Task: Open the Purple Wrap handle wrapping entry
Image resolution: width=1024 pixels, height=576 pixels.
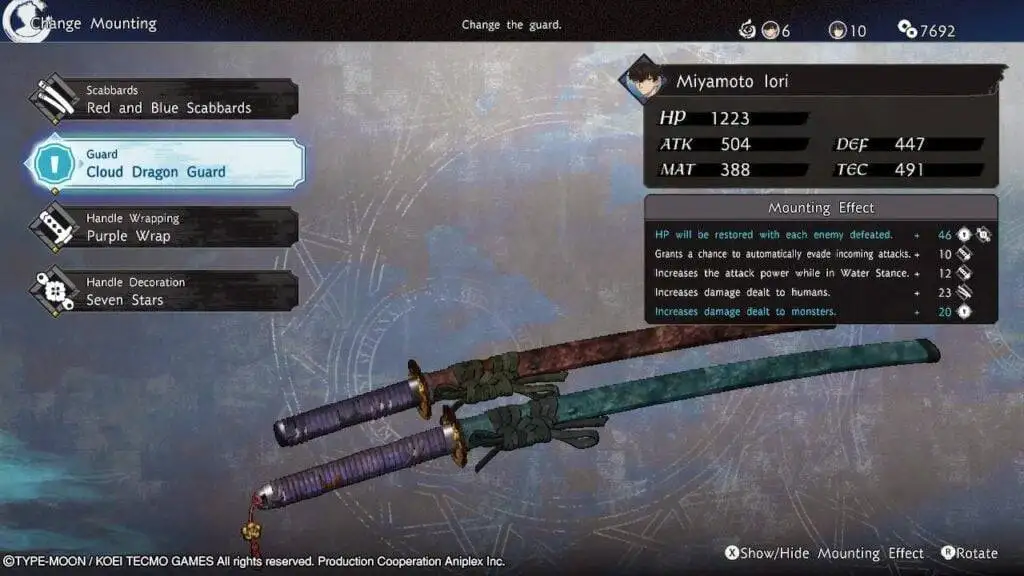Action: pos(167,228)
